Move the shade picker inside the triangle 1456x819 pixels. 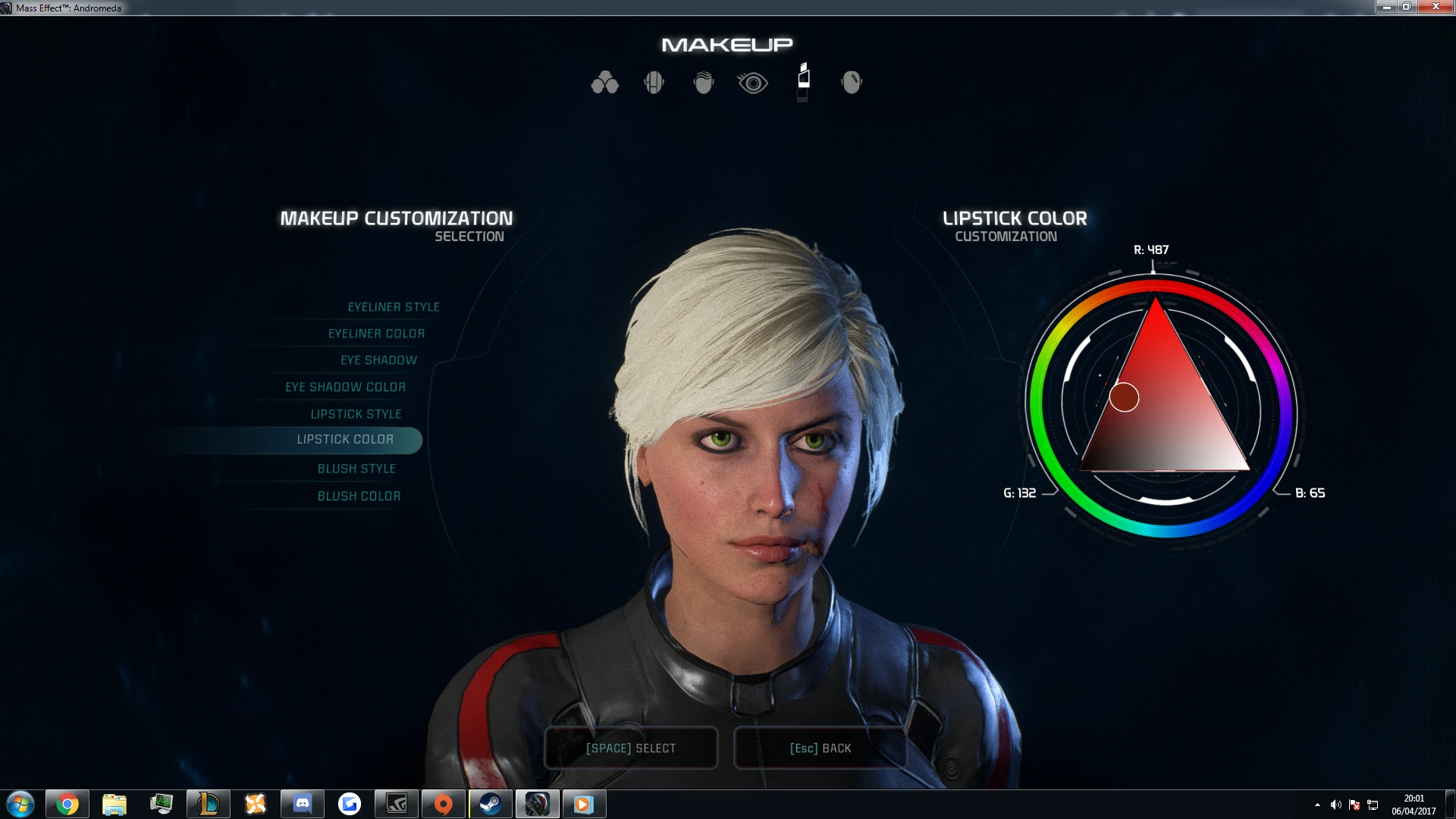(1124, 396)
